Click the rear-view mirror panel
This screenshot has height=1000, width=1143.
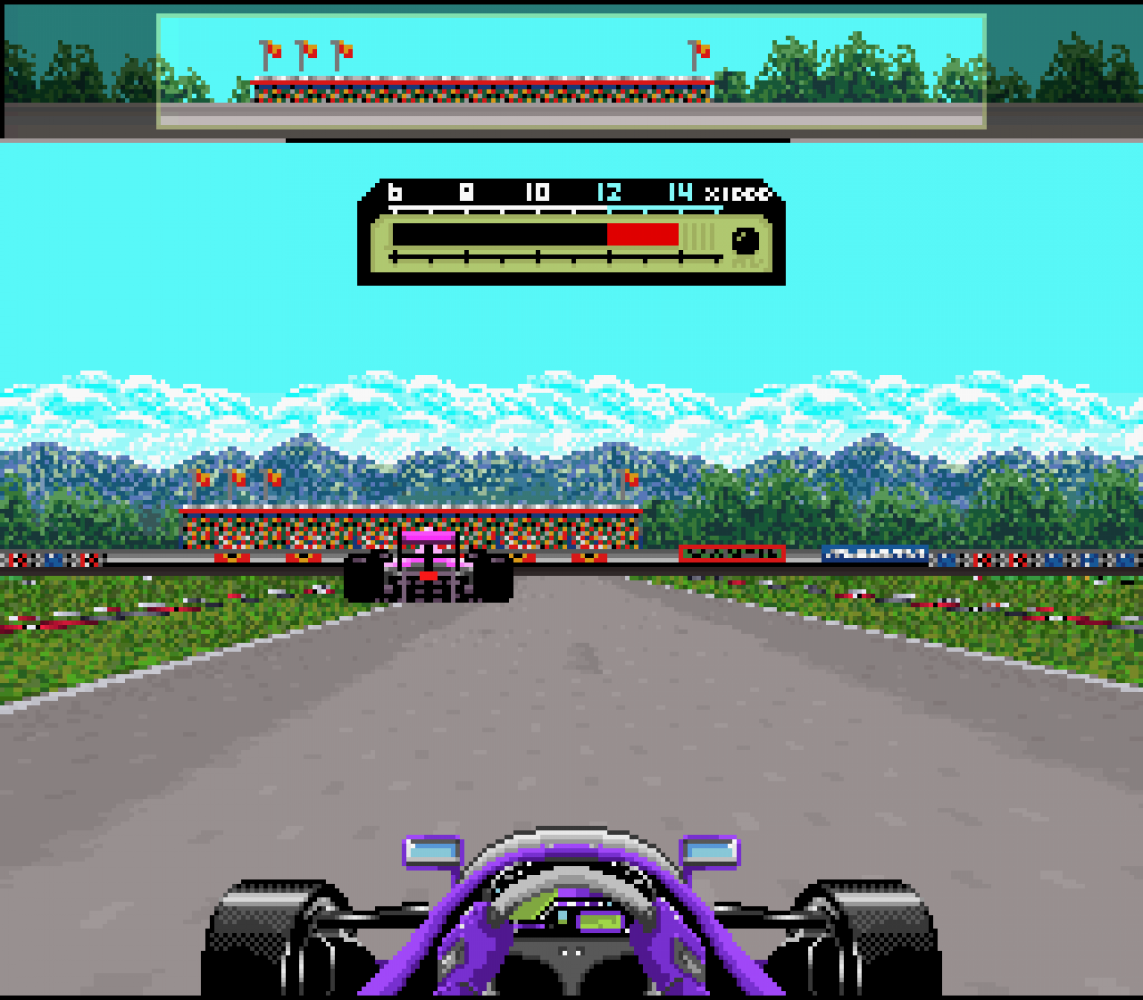(x=570, y=70)
